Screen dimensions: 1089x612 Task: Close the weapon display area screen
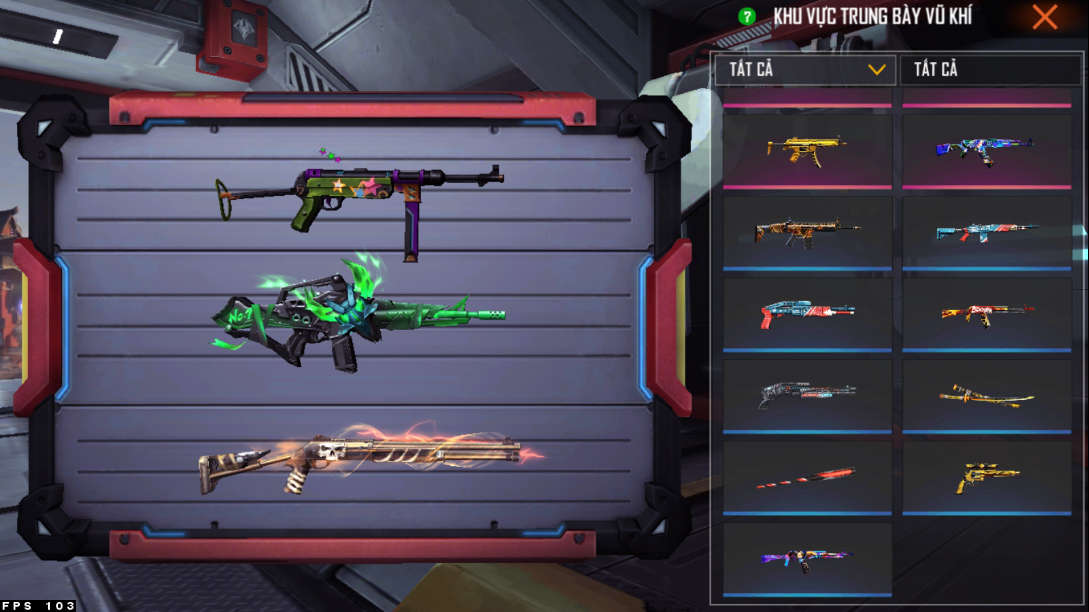pos(1045,17)
